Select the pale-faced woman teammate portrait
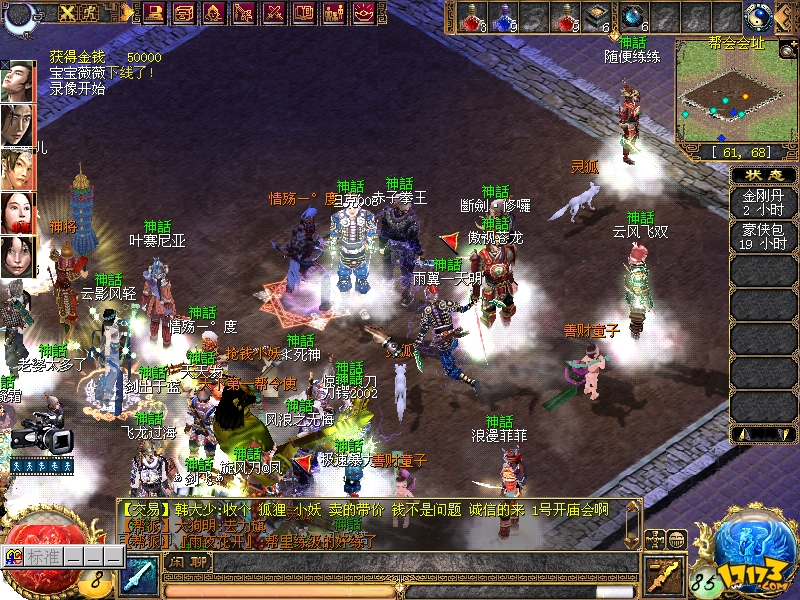Screen dimensions: 800x600 17,212
